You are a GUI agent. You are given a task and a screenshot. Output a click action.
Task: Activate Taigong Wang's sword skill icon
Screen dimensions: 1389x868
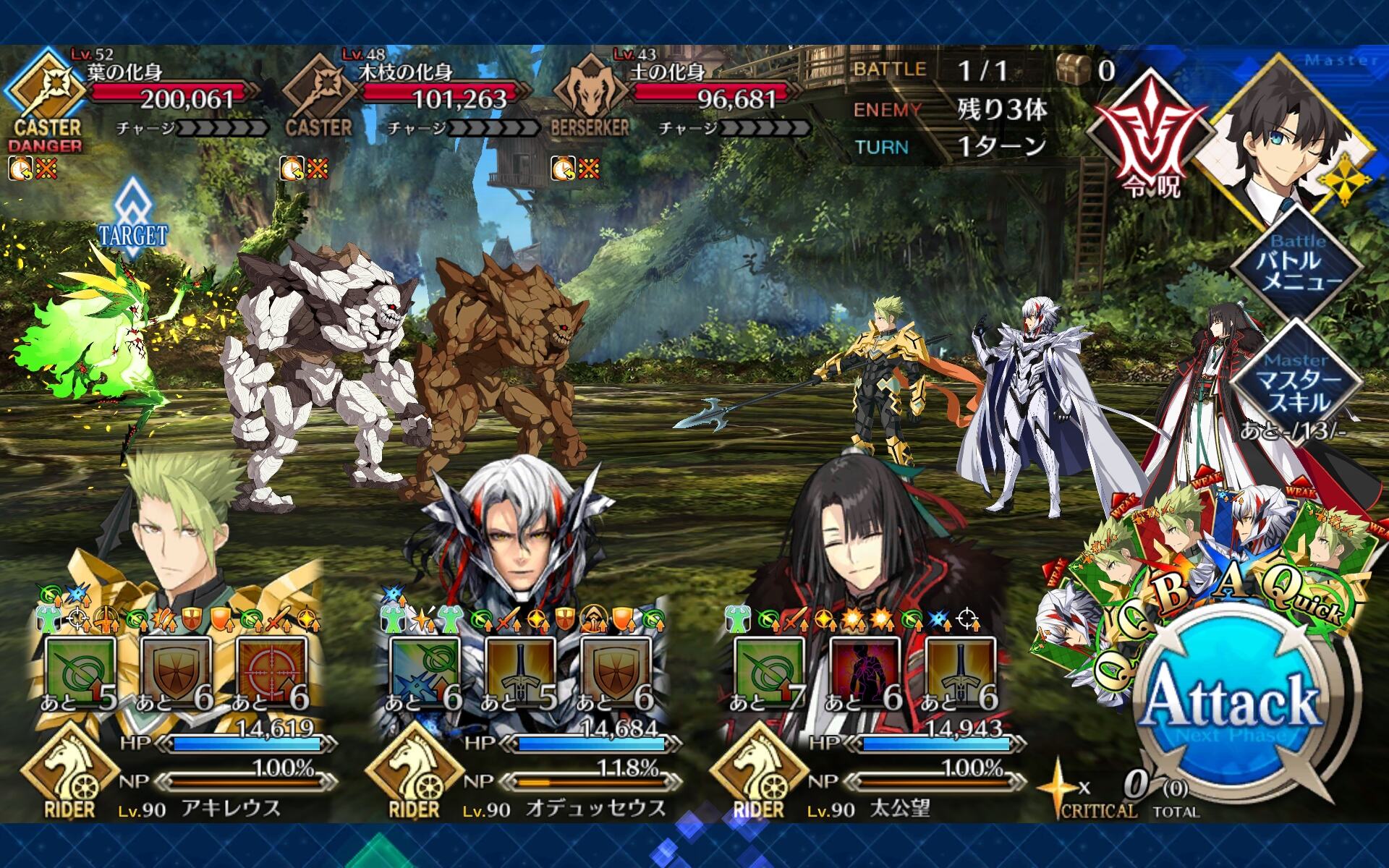961,674
